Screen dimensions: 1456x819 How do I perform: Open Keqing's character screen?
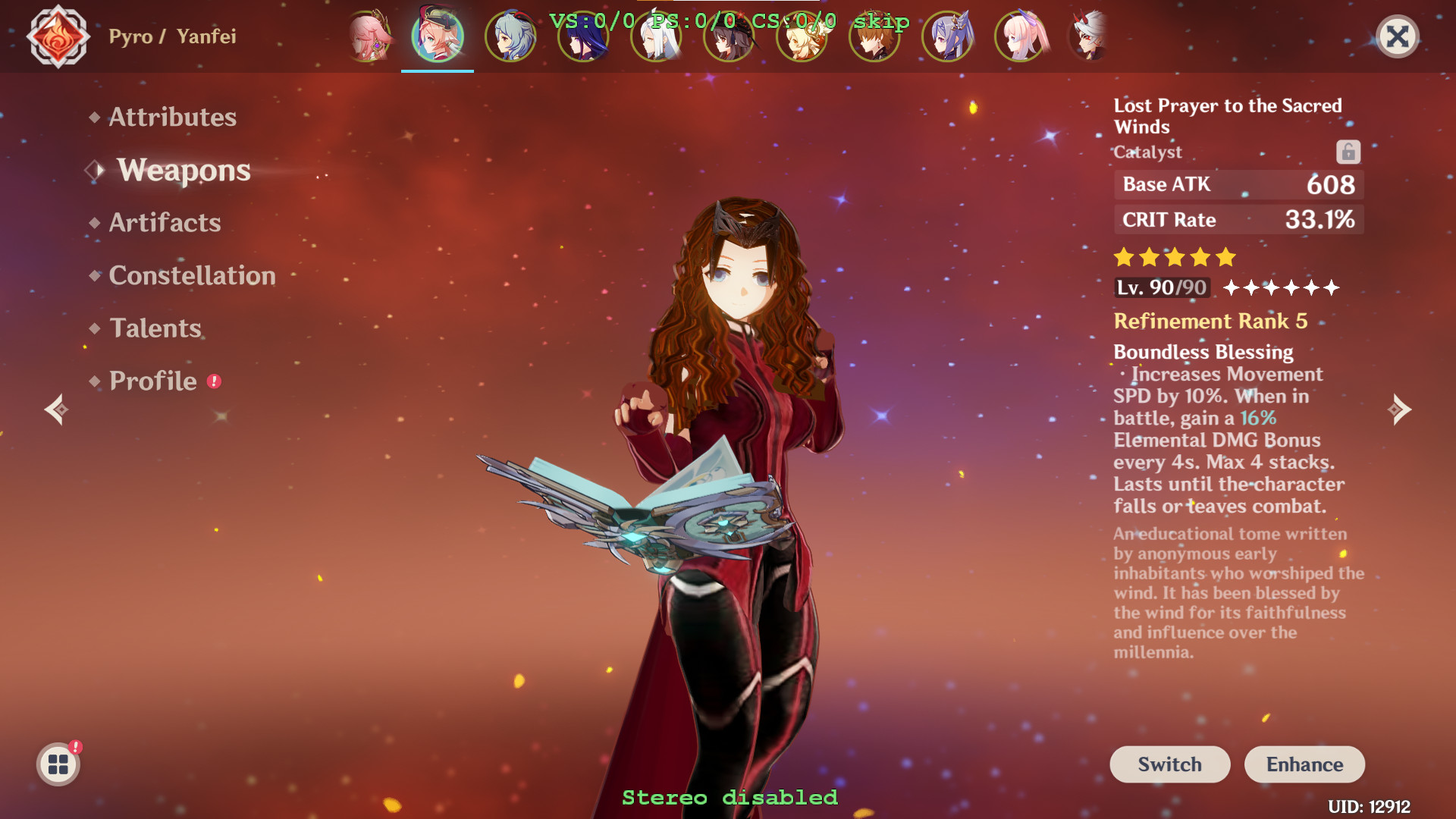click(x=948, y=36)
